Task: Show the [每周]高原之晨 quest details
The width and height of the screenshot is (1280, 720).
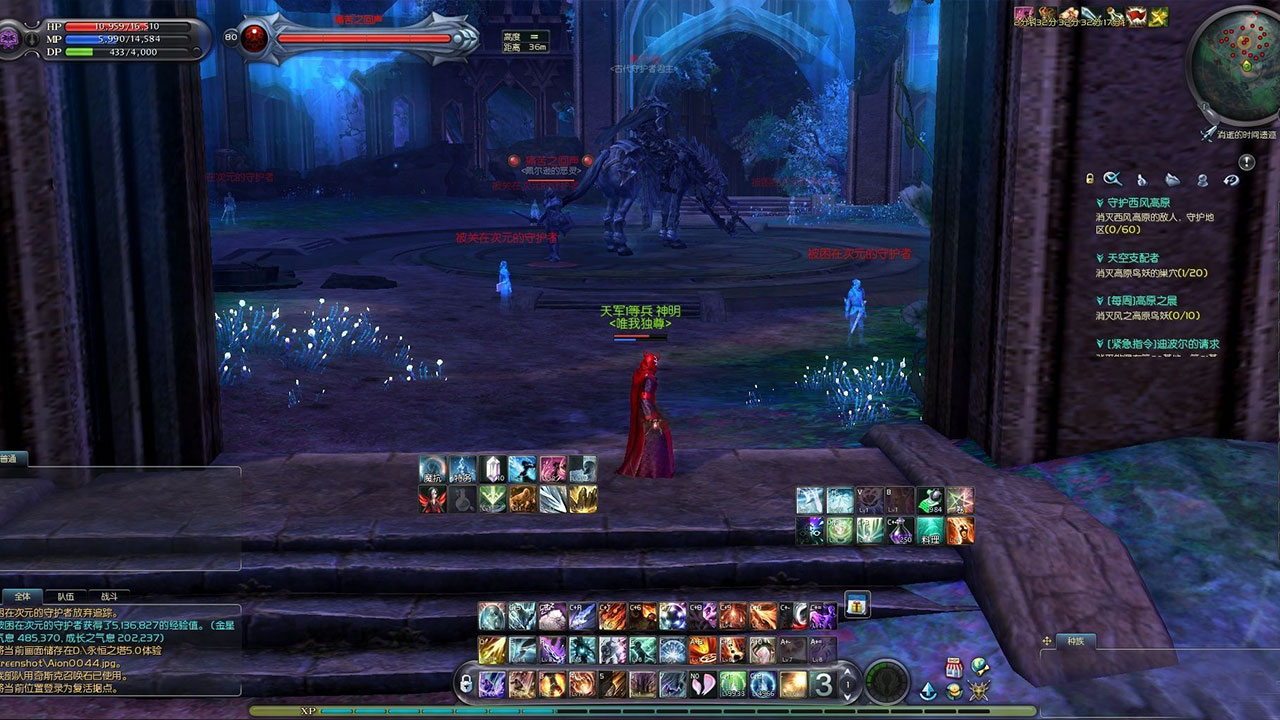Action: pyautogui.click(x=1140, y=301)
